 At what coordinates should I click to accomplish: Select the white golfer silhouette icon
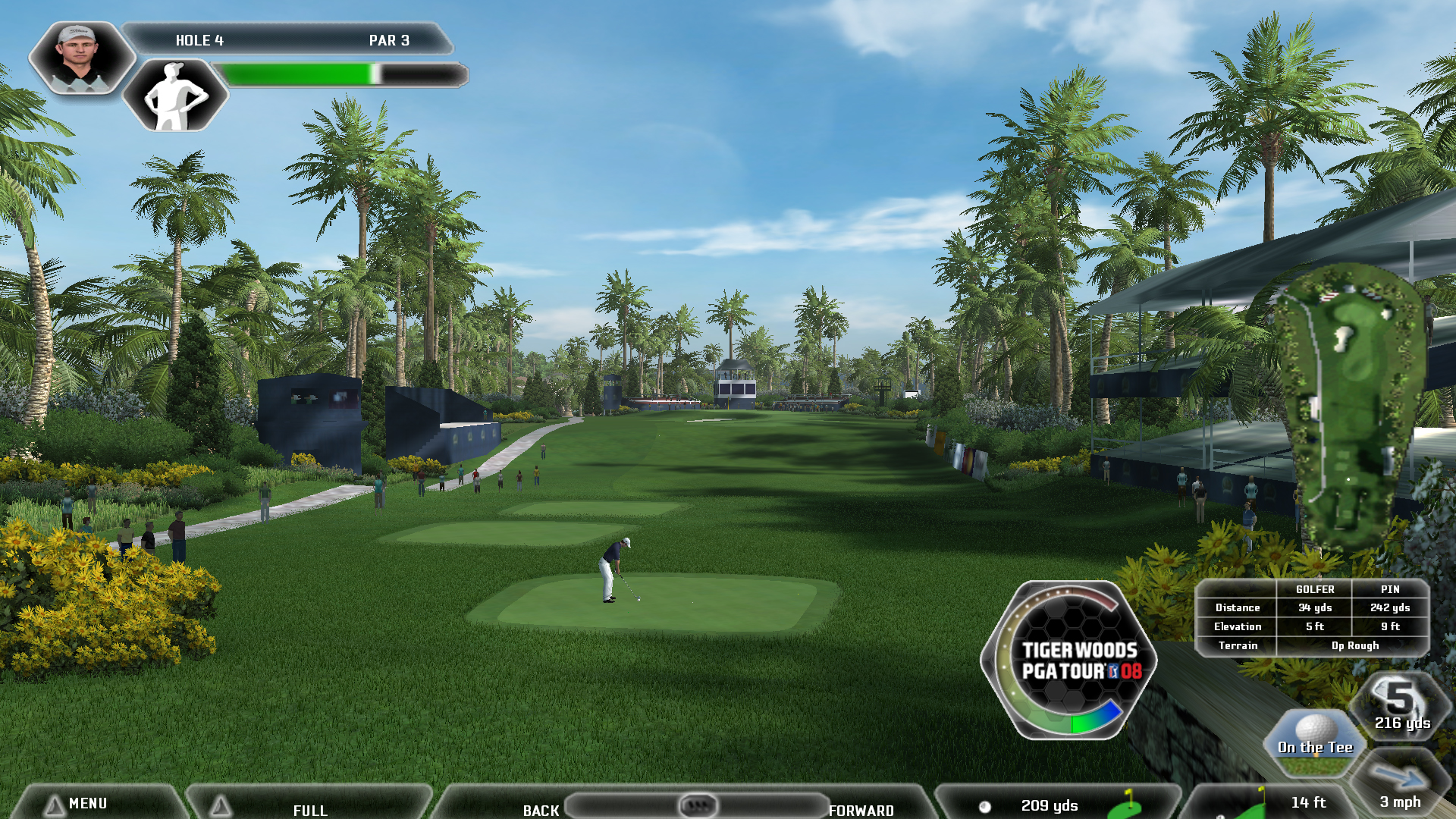pyautogui.click(x=175, y=96)
